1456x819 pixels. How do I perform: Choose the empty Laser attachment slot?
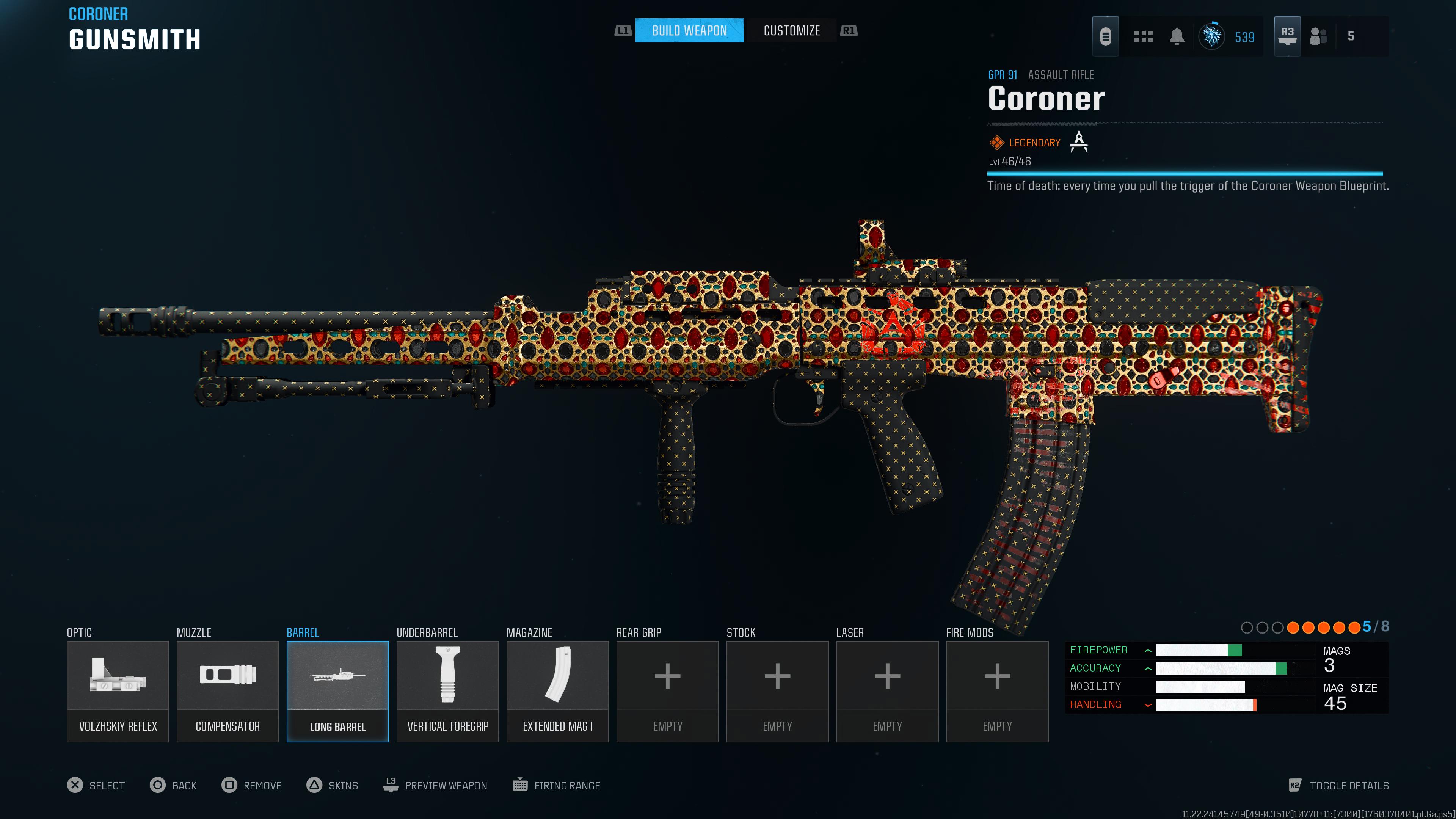click(887, 691)
